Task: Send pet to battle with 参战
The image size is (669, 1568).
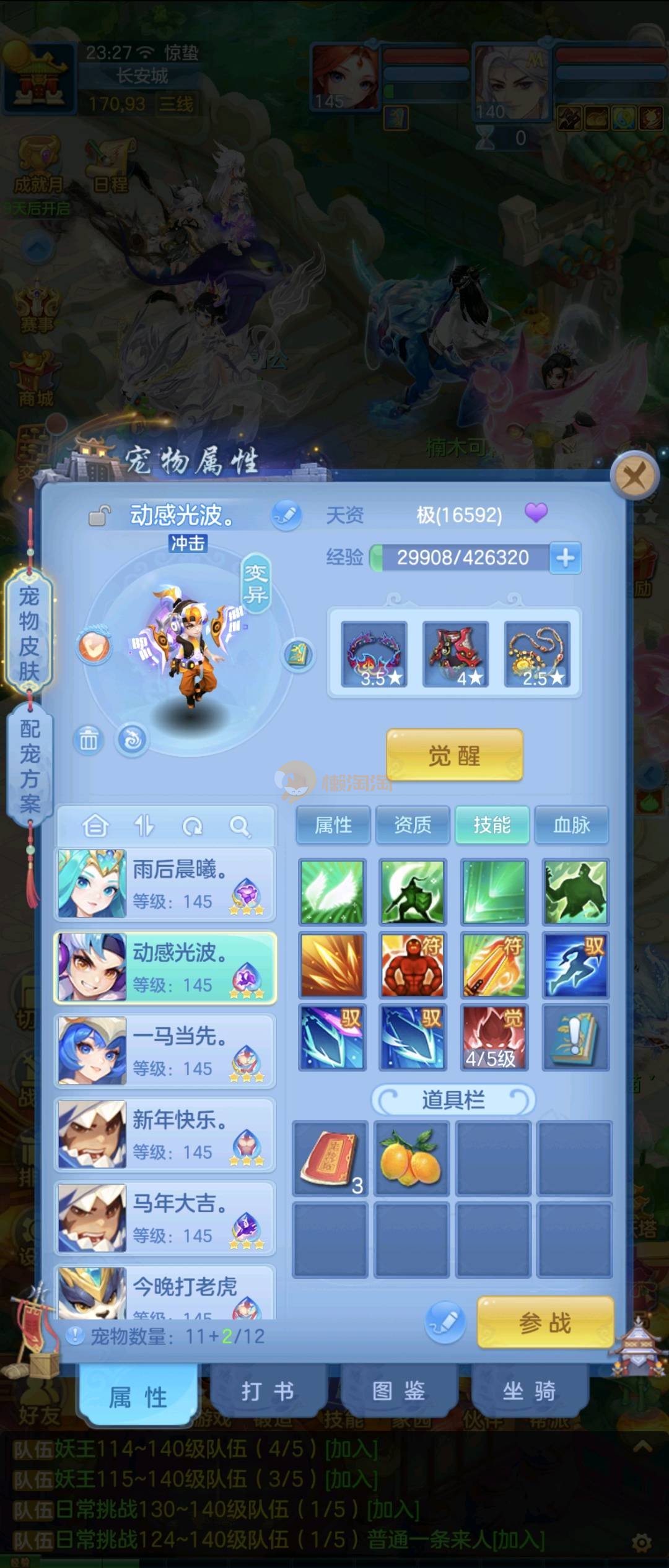Action: pyautogui.click(x=545, y=1322)
